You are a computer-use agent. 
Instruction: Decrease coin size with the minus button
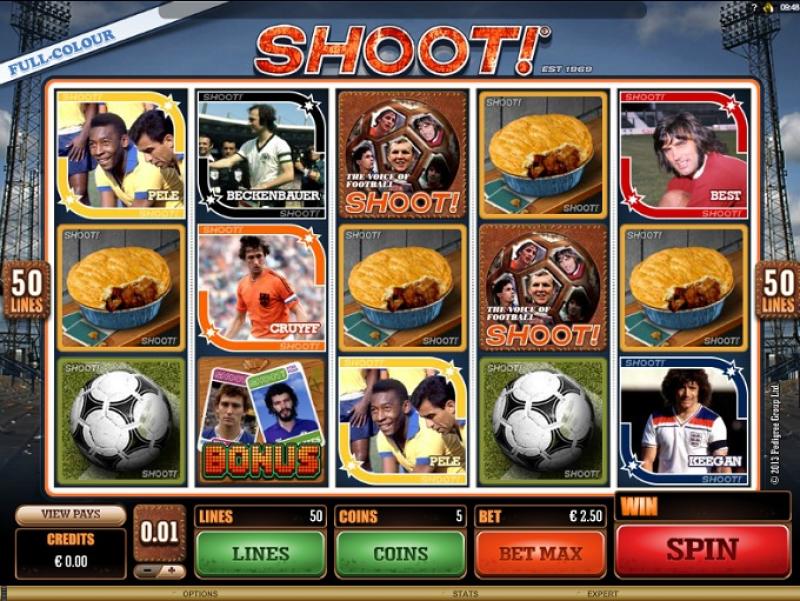click(x=147, y=572)
